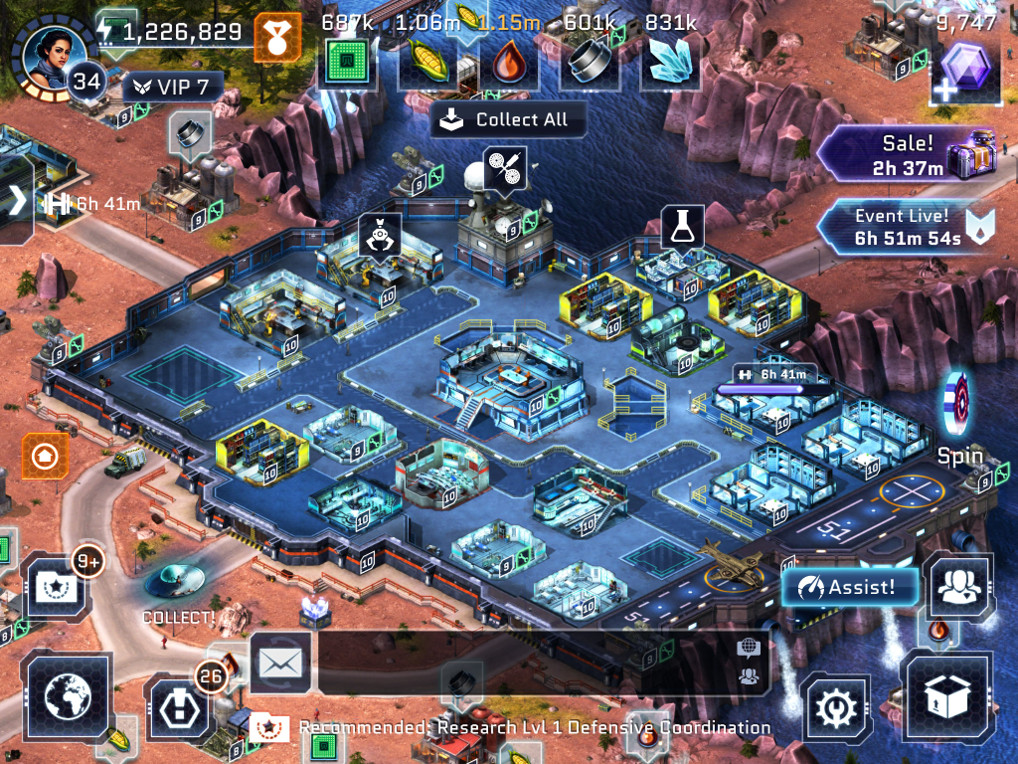
Task: Tap the Collect All button
Action: point(508,120)
